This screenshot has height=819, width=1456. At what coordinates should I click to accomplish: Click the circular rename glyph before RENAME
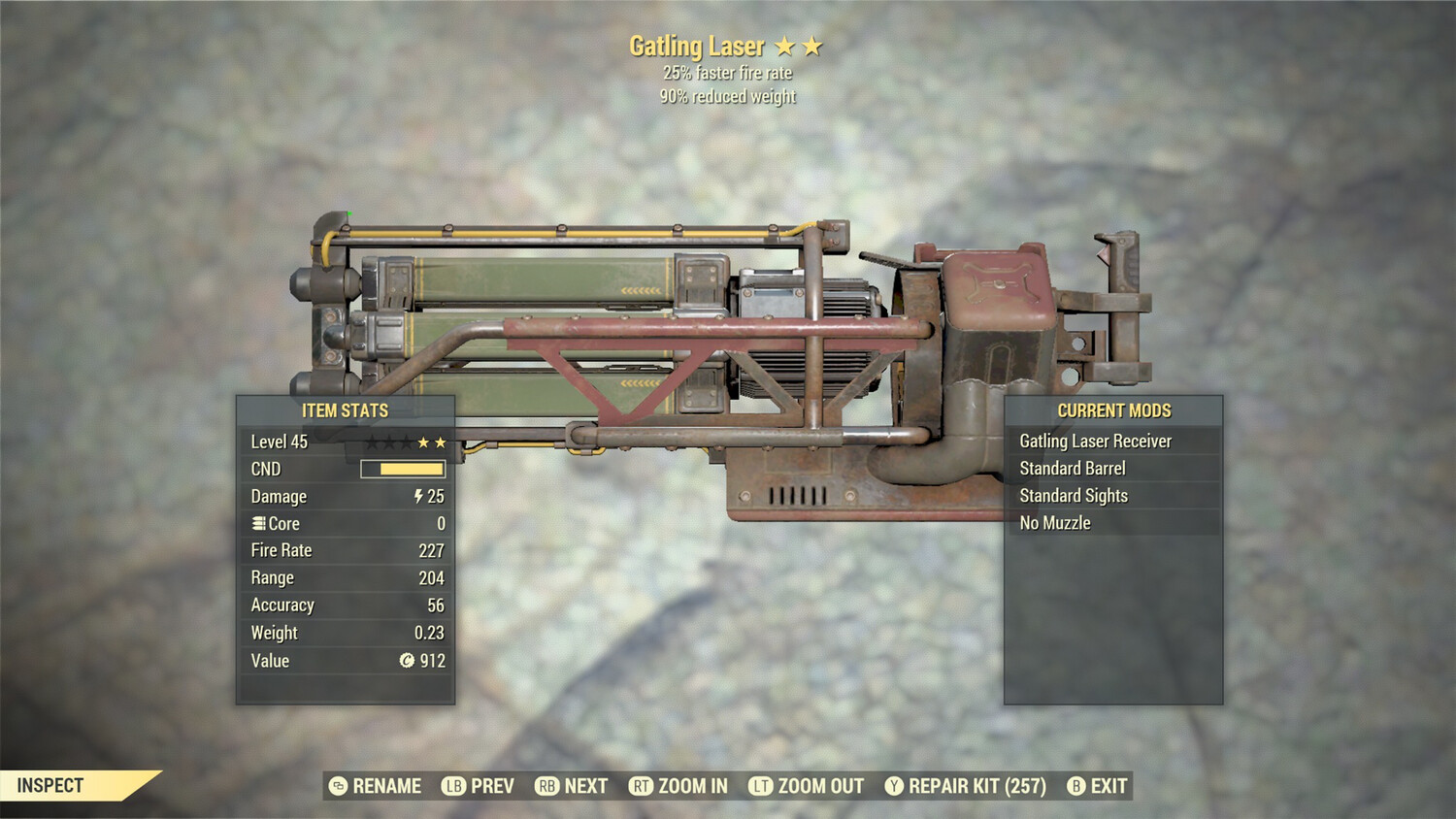coord(338,786)
